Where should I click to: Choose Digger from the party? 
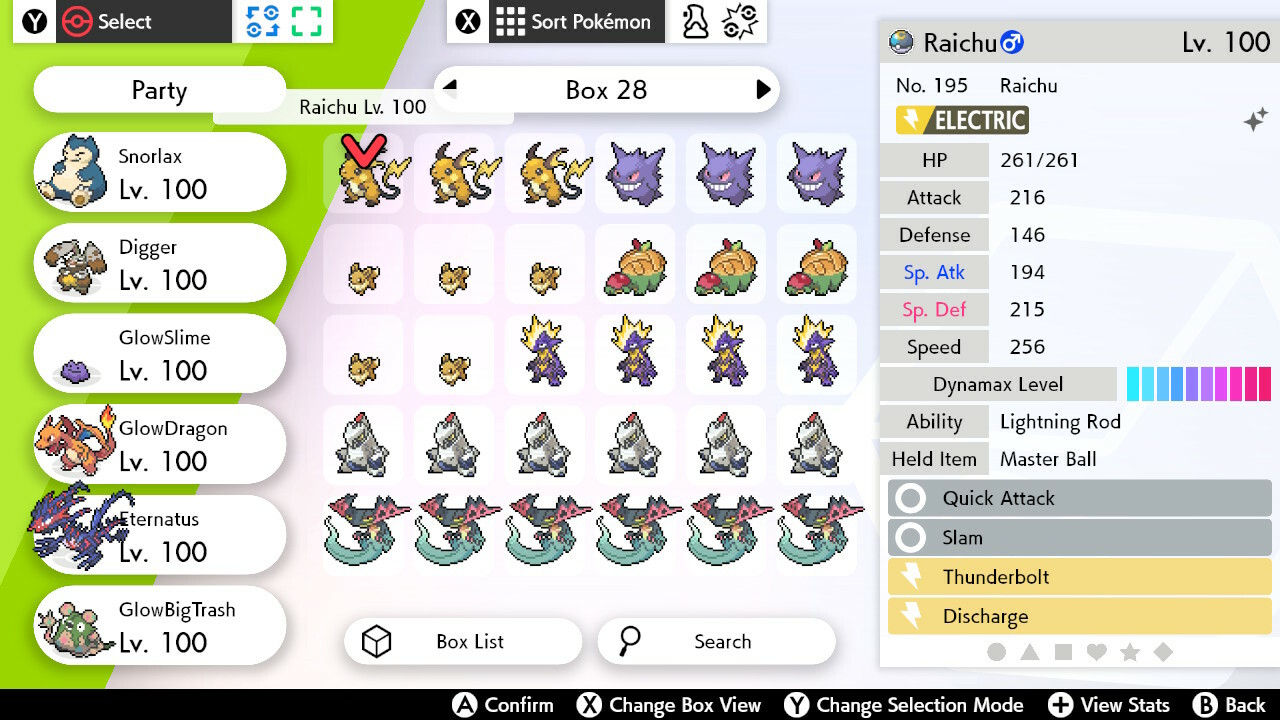point(160,264)
